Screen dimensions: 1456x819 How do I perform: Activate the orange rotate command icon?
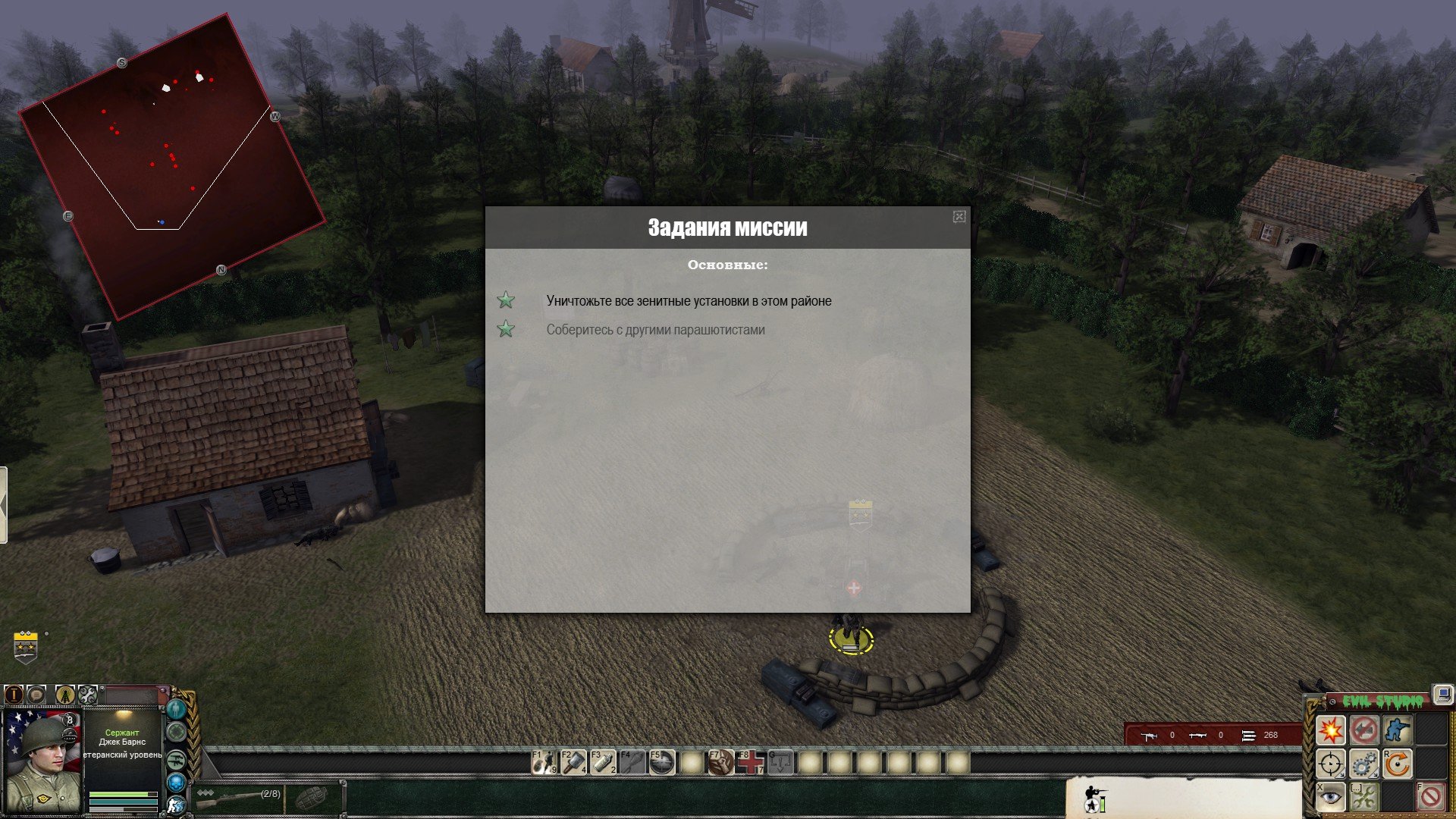click(1396, 764)
